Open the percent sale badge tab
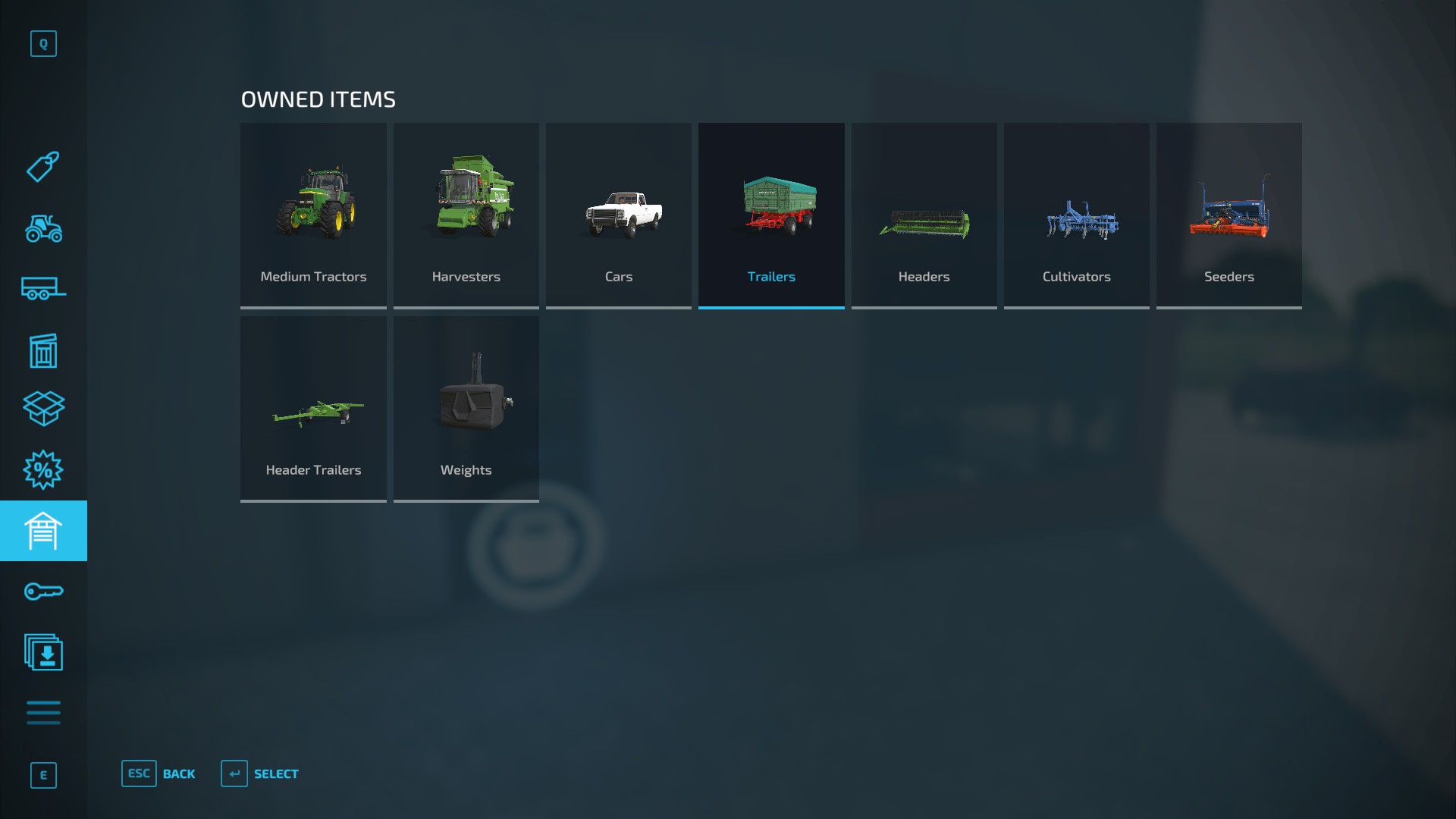The height and width of the screenshot is (819, 1456). (43, 470)
